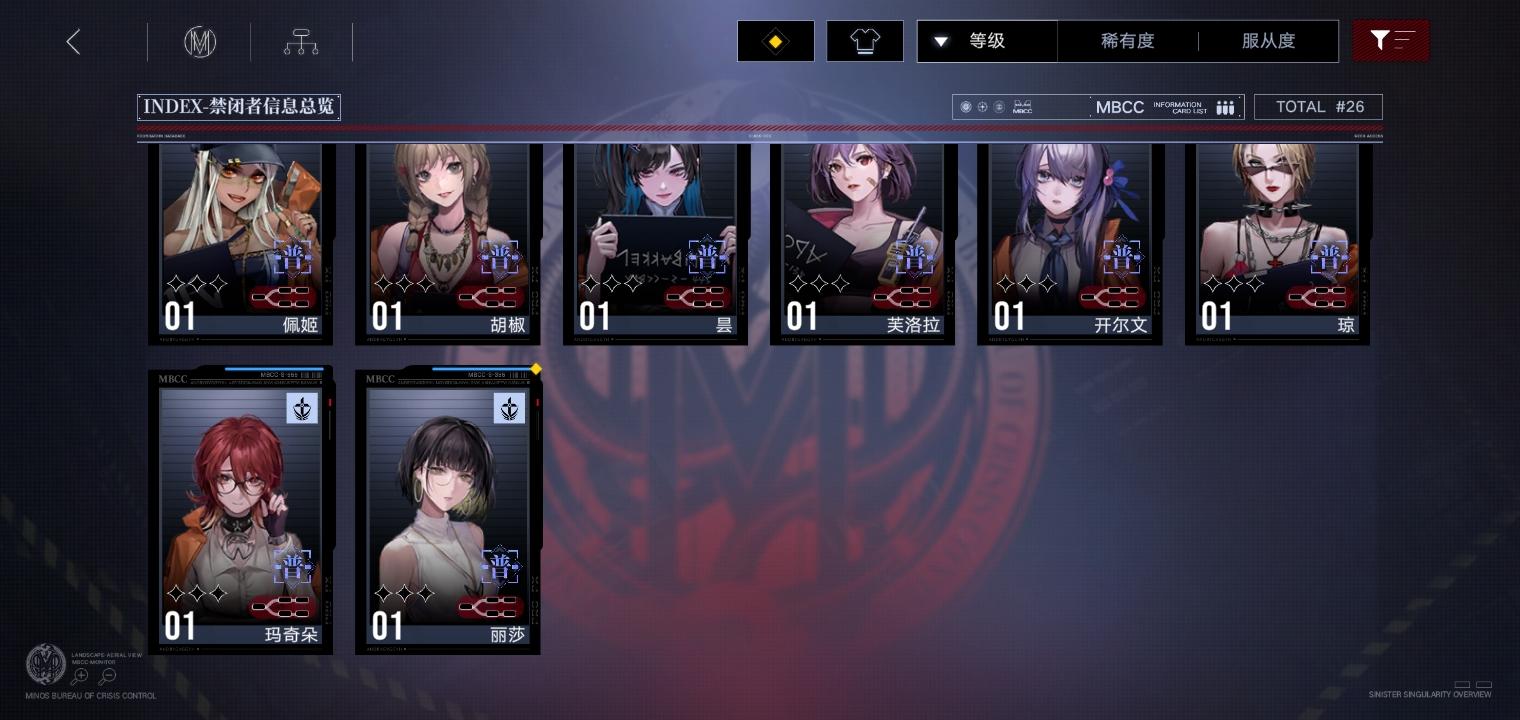1520x720 pixels.
Task: Open the grid card view icon beside INFORMATION CARD LIST
Action: coord(1225,107)
